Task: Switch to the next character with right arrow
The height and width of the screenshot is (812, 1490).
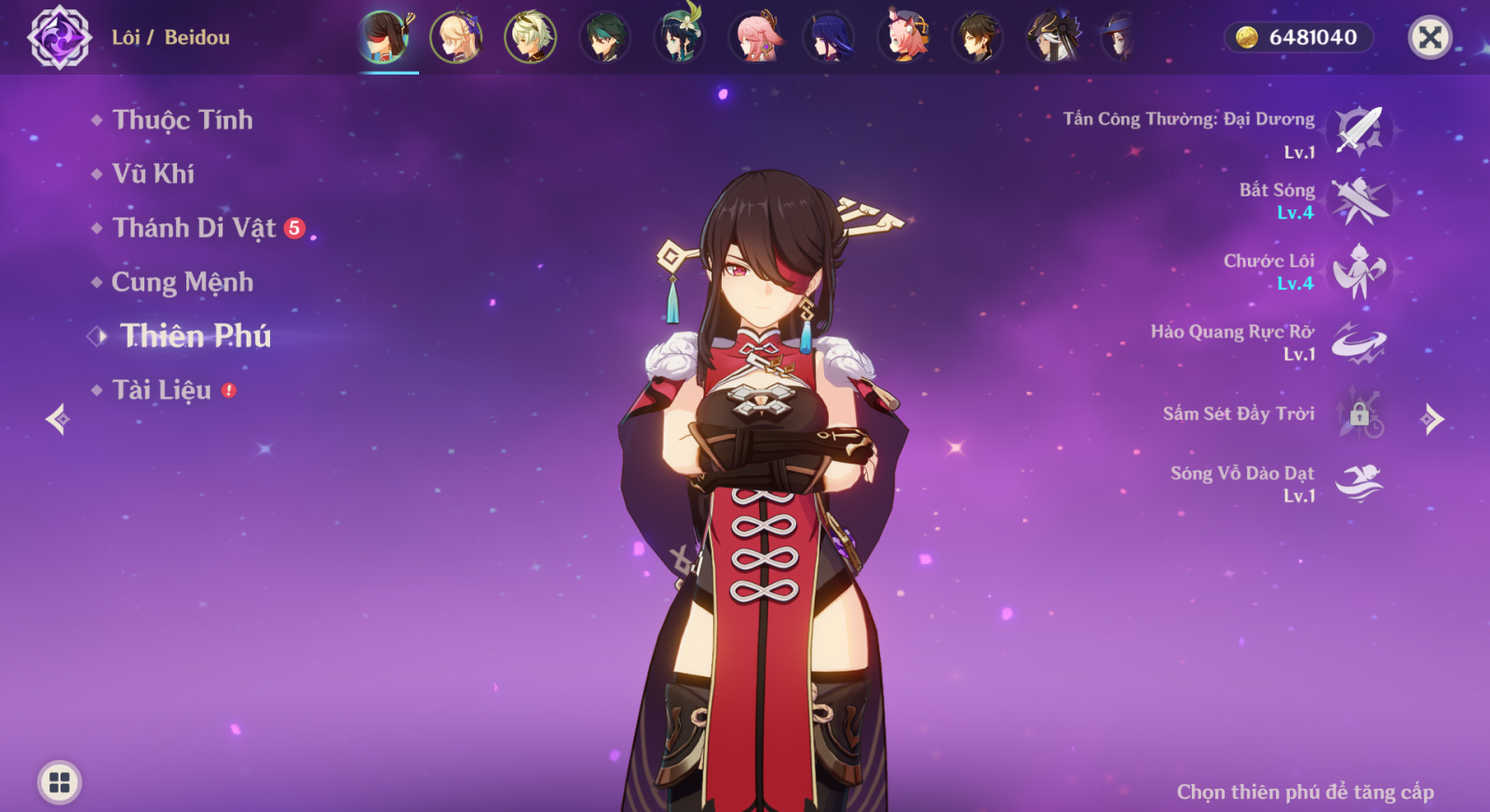Action: [1432, 419]
